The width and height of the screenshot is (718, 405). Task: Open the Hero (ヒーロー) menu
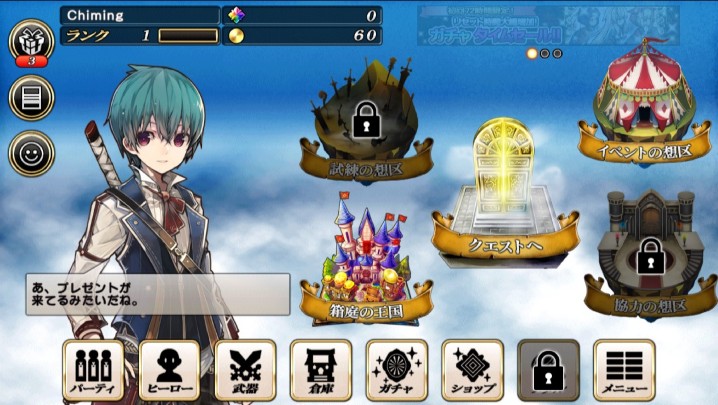coord(169,371)
